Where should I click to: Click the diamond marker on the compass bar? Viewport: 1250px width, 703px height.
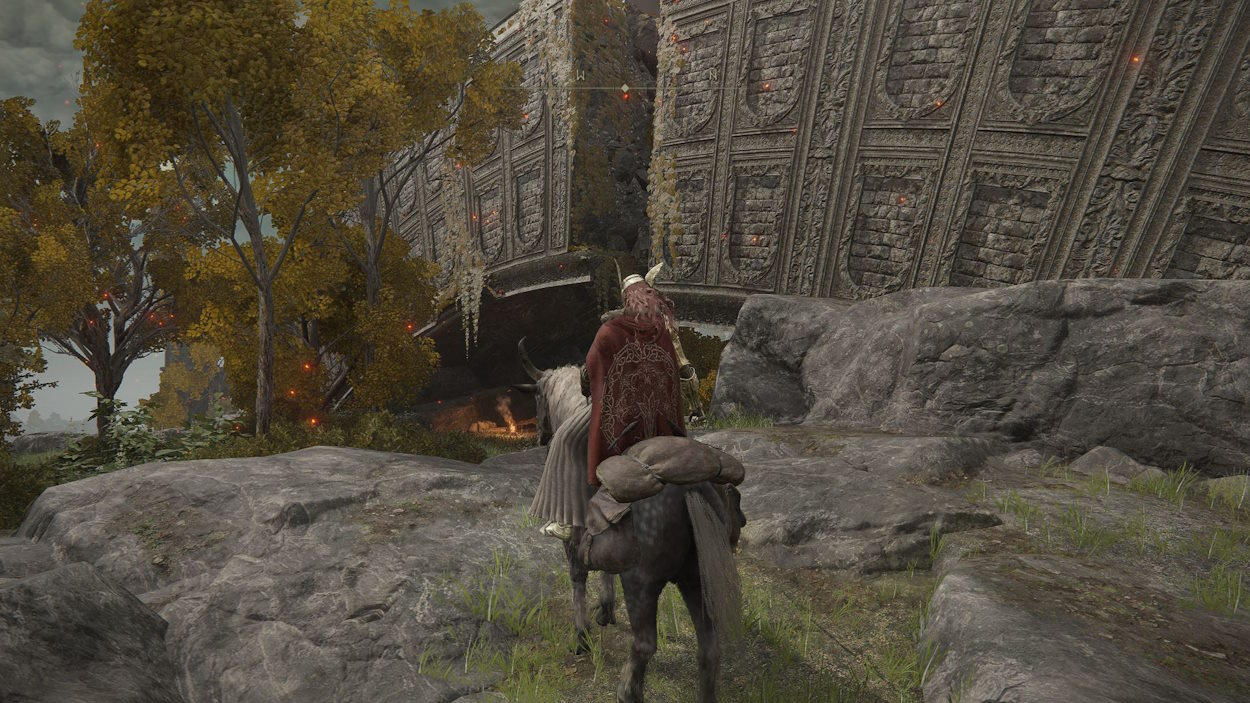click(x=625, y=89)
